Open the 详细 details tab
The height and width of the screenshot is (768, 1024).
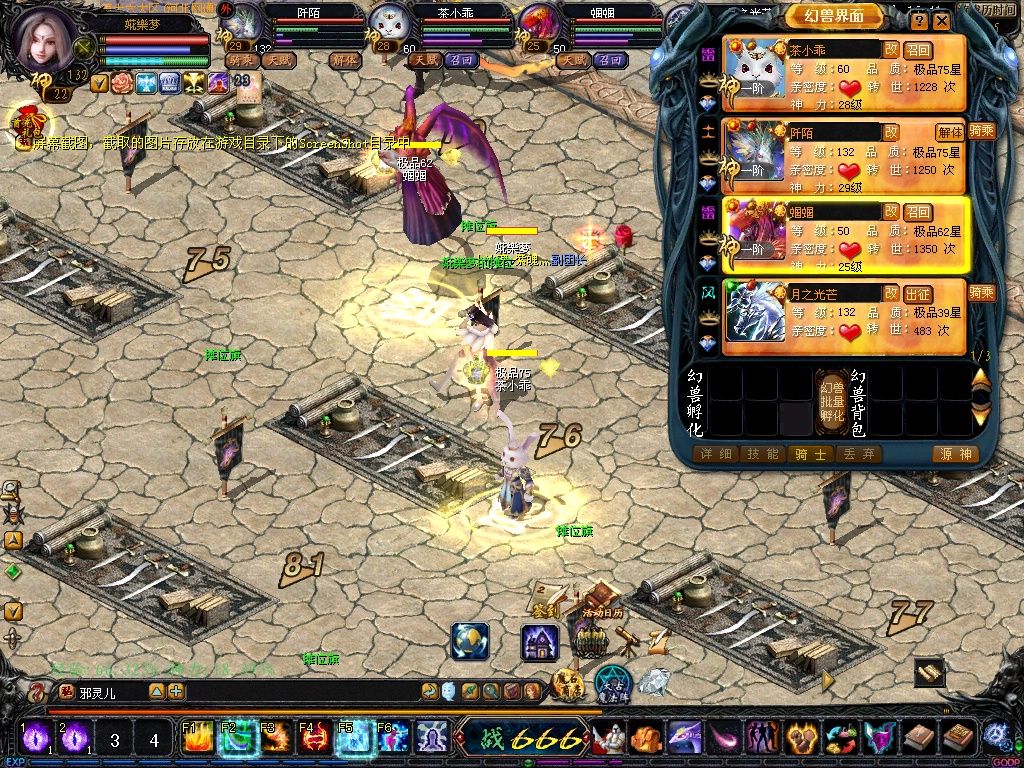tap(714, 454)
